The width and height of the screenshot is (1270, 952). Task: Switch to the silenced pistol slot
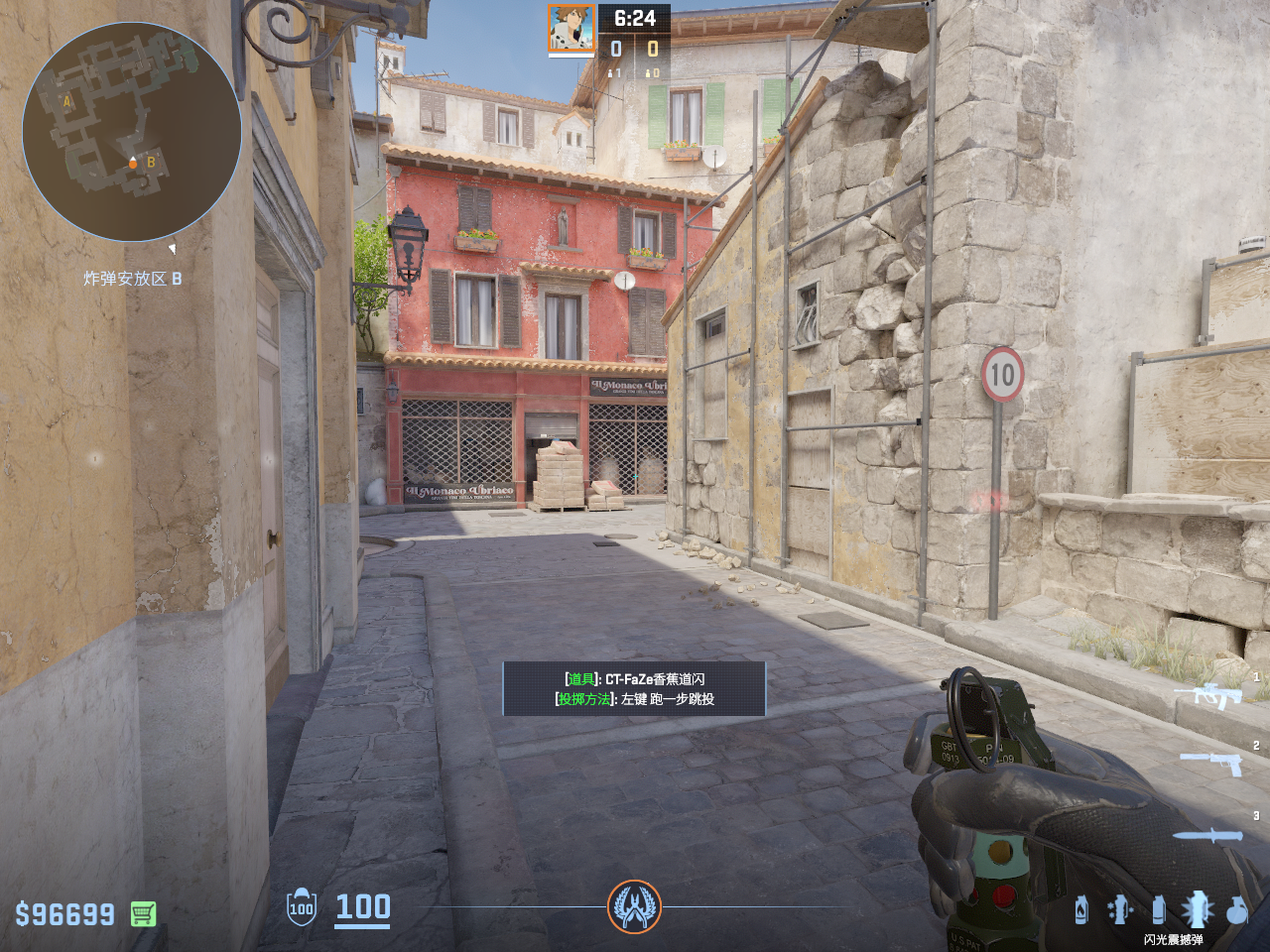1212,763
